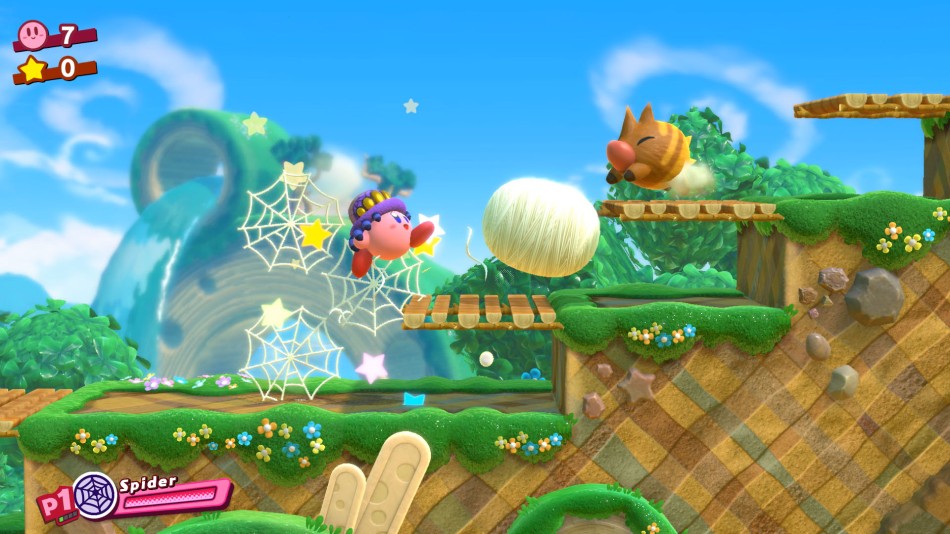
Task: Click the Kirby face lives icon
Action: [33, 35]
